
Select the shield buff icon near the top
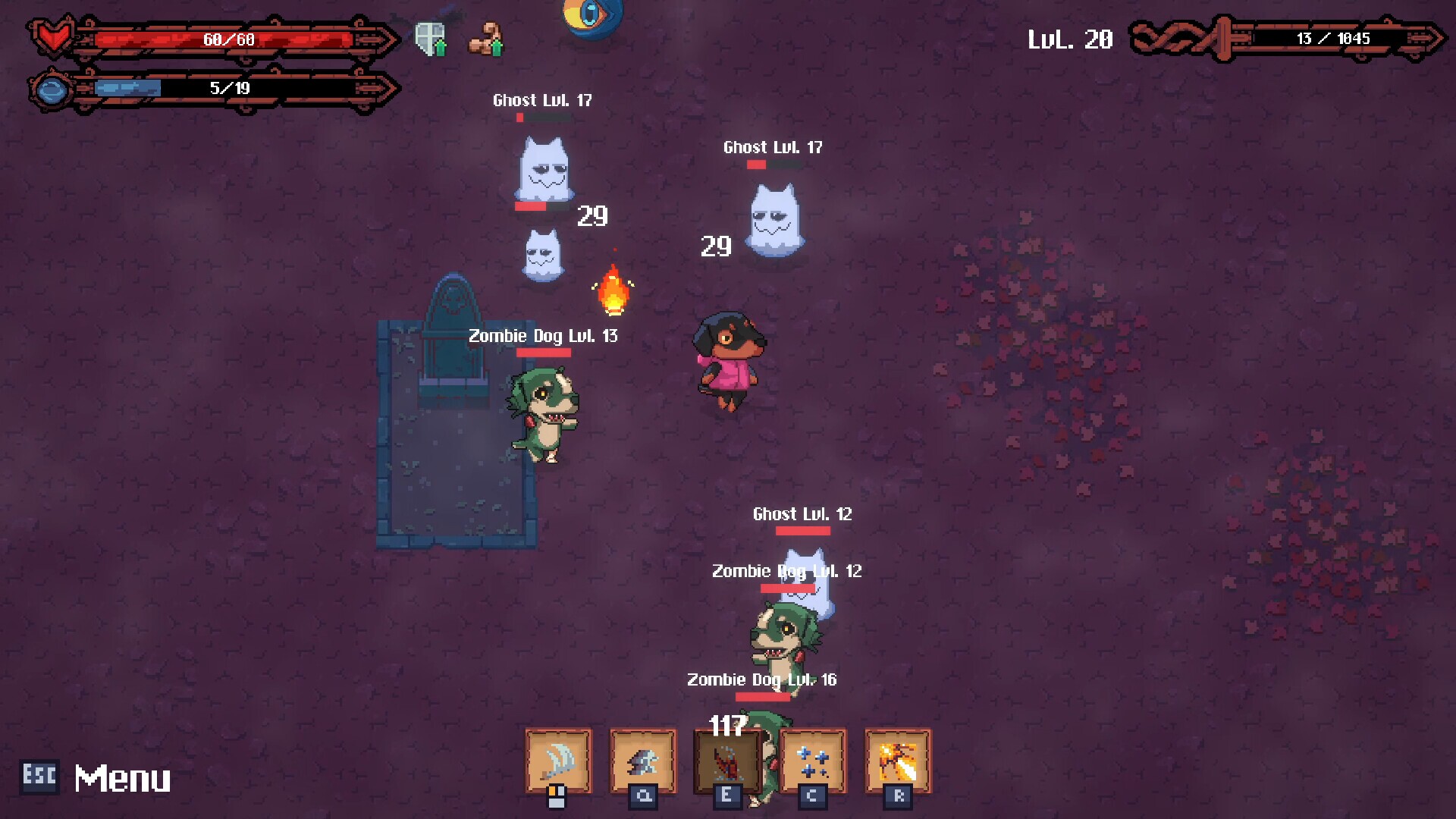click(x=428, y=34)
